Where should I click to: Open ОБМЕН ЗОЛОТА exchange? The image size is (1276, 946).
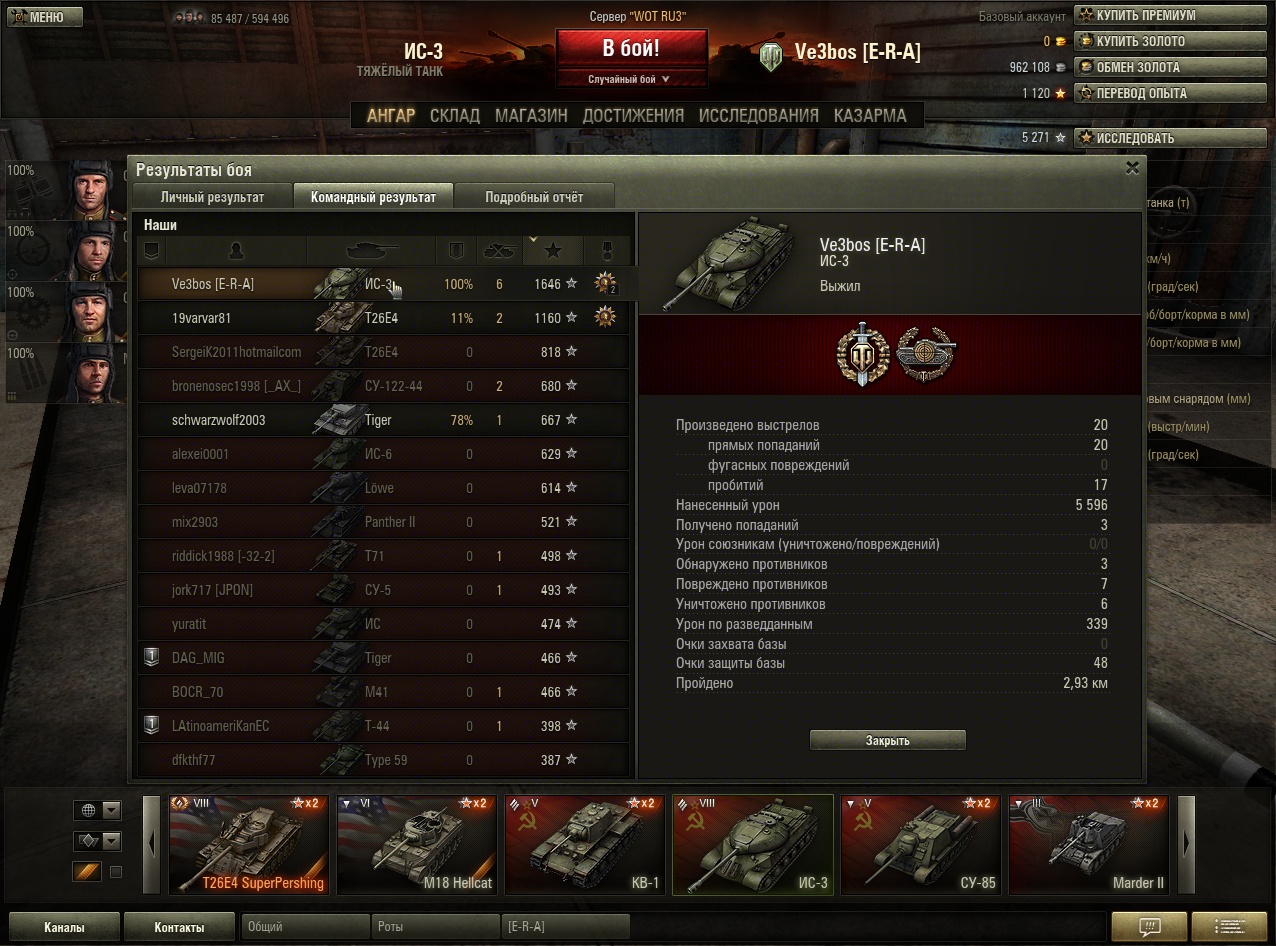click(x=1137, y=67)
